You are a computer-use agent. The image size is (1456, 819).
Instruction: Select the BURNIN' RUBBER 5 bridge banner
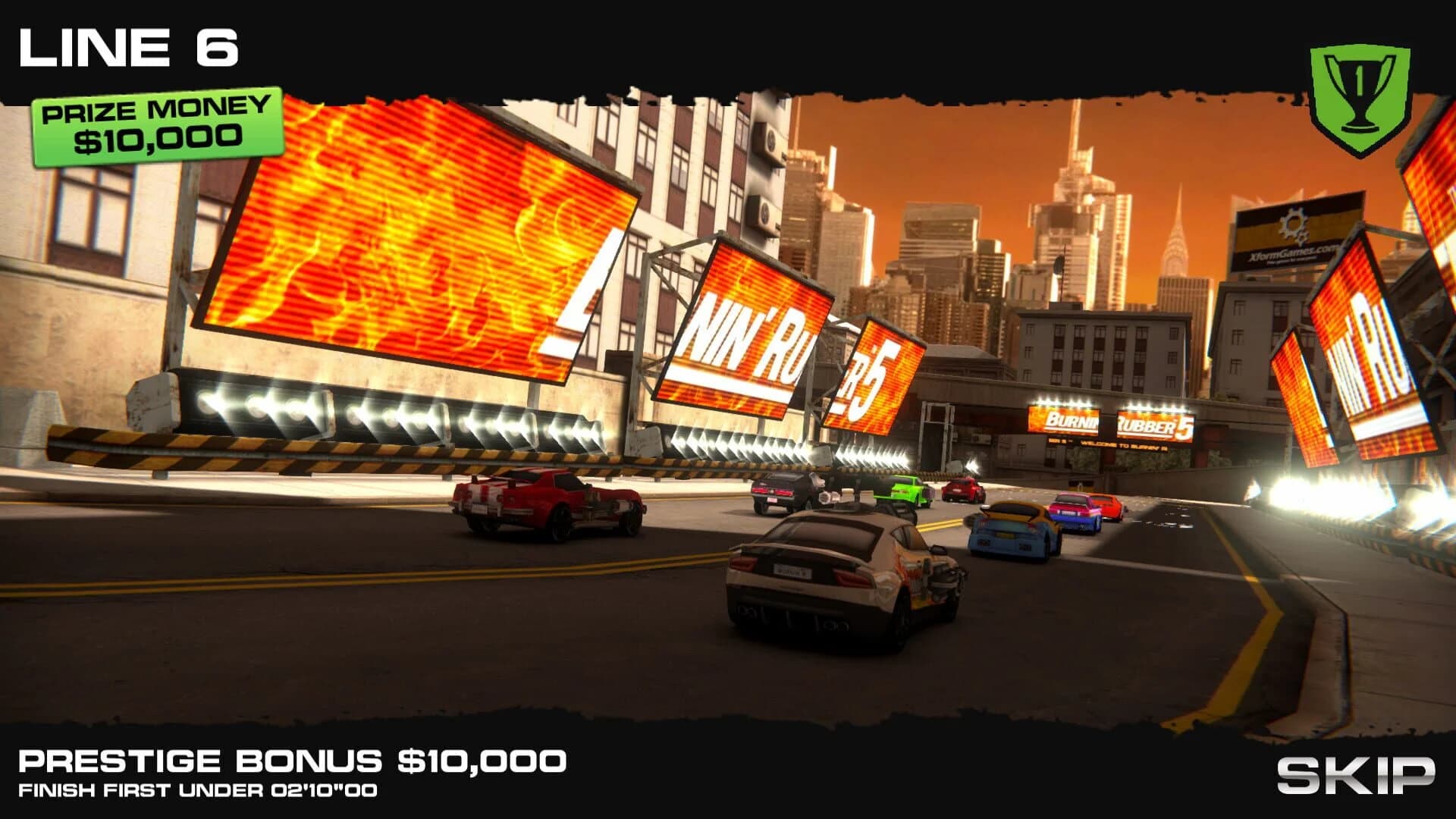coord(1111,422)
